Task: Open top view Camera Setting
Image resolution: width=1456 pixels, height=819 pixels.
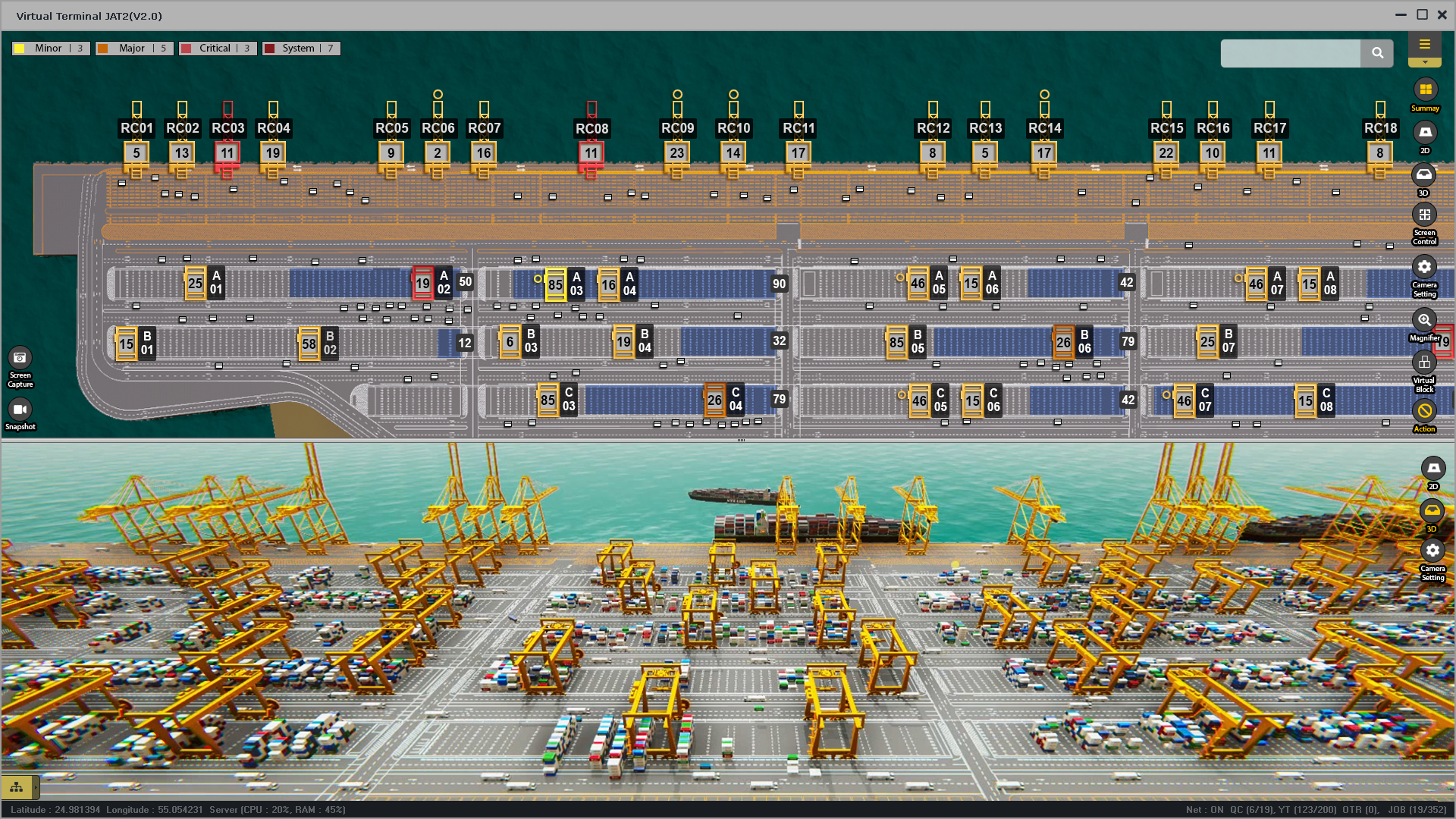Action: pyautogui.click(x=1424, y=268)
